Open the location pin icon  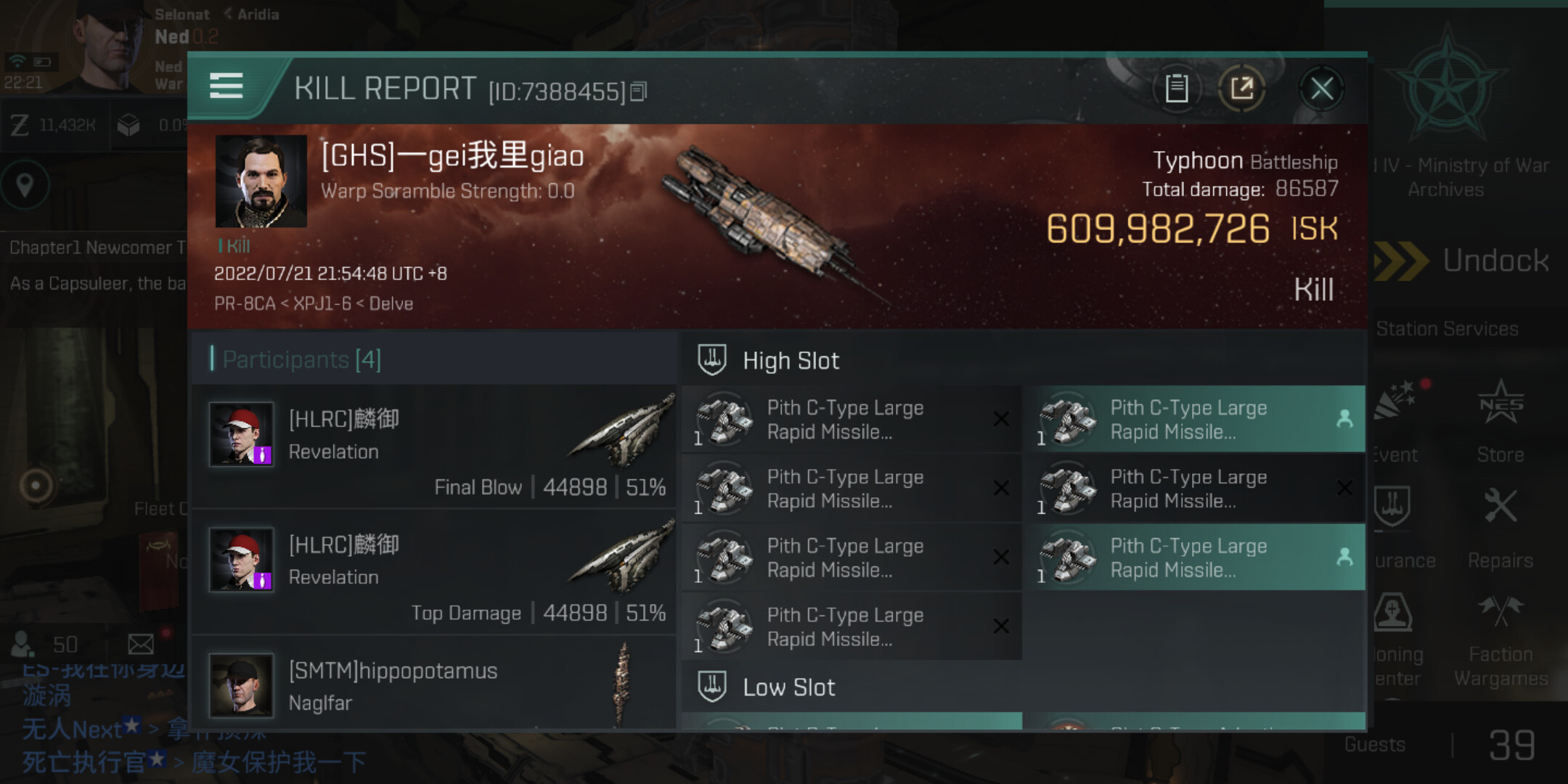25,185
